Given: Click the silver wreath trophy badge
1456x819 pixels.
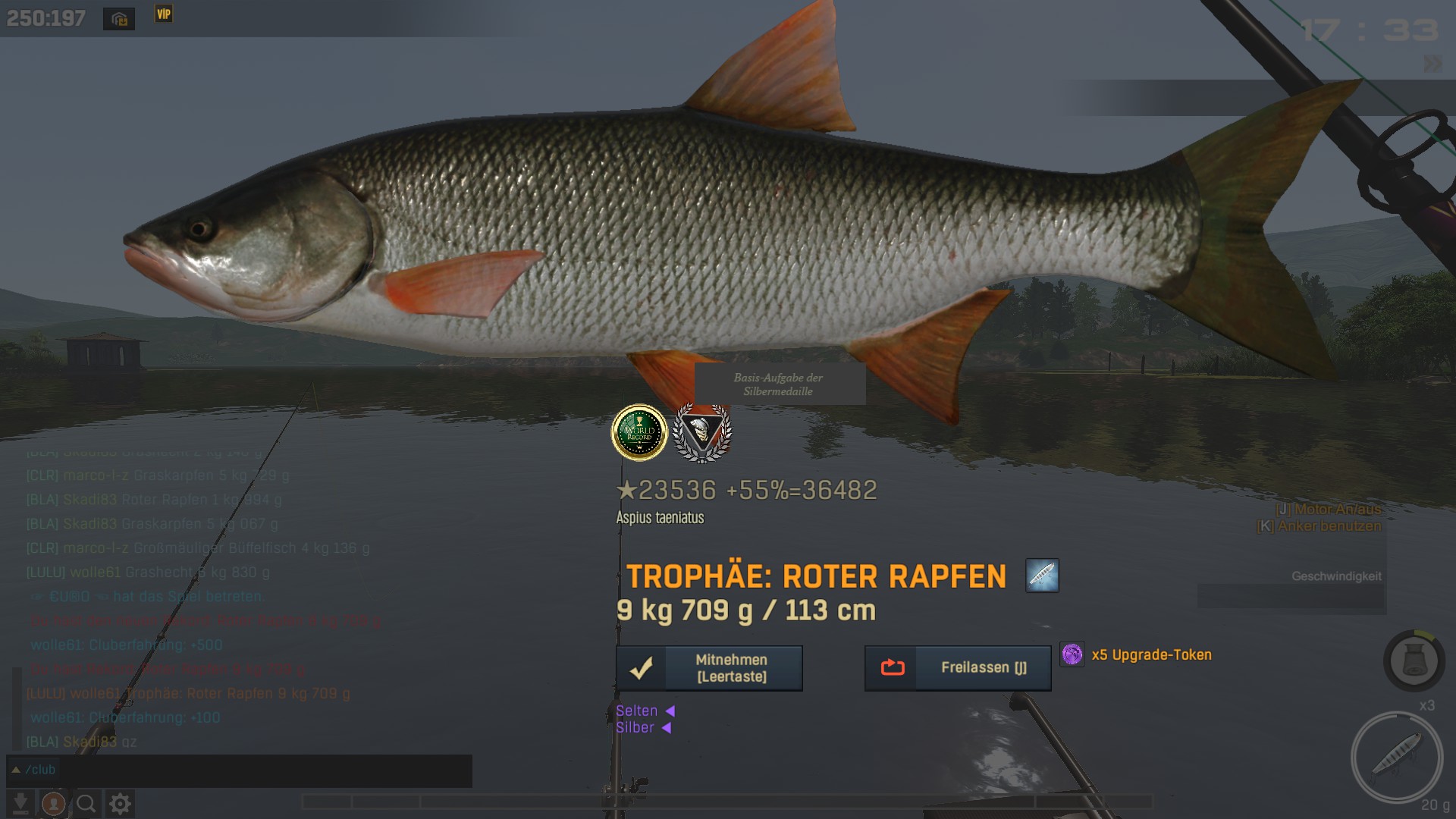Looking at the screenshot, I should 702,433.
